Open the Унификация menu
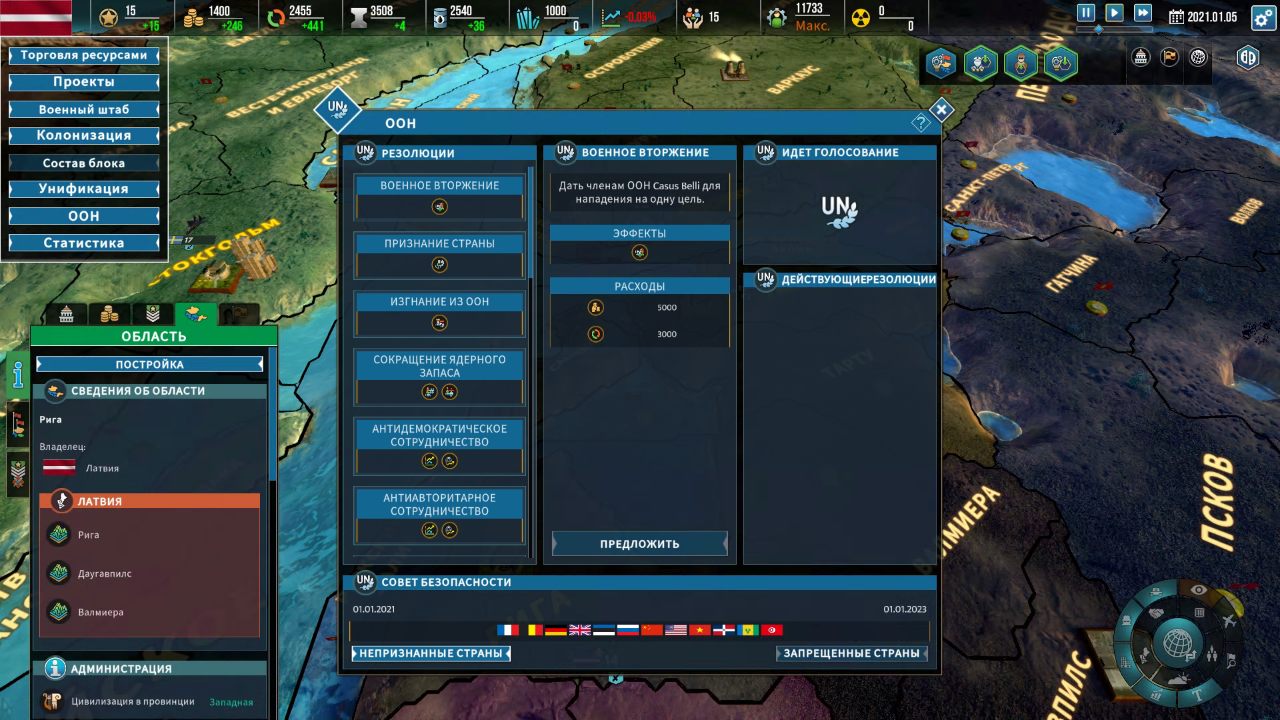Viewport: 1280px width, 720px height. (x=84, y=189)
